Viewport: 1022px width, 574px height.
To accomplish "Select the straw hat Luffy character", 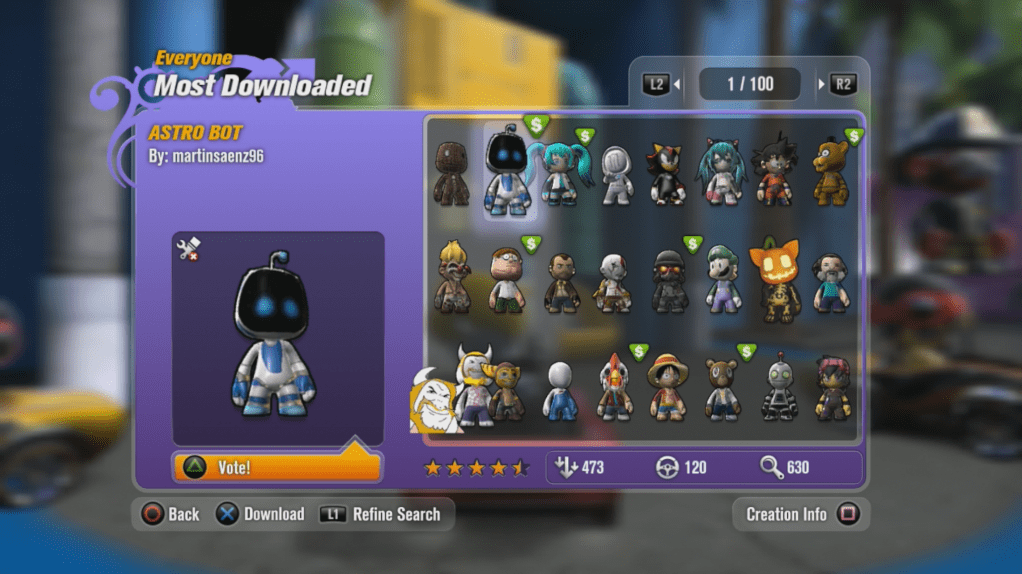I will tap(667, 387).
